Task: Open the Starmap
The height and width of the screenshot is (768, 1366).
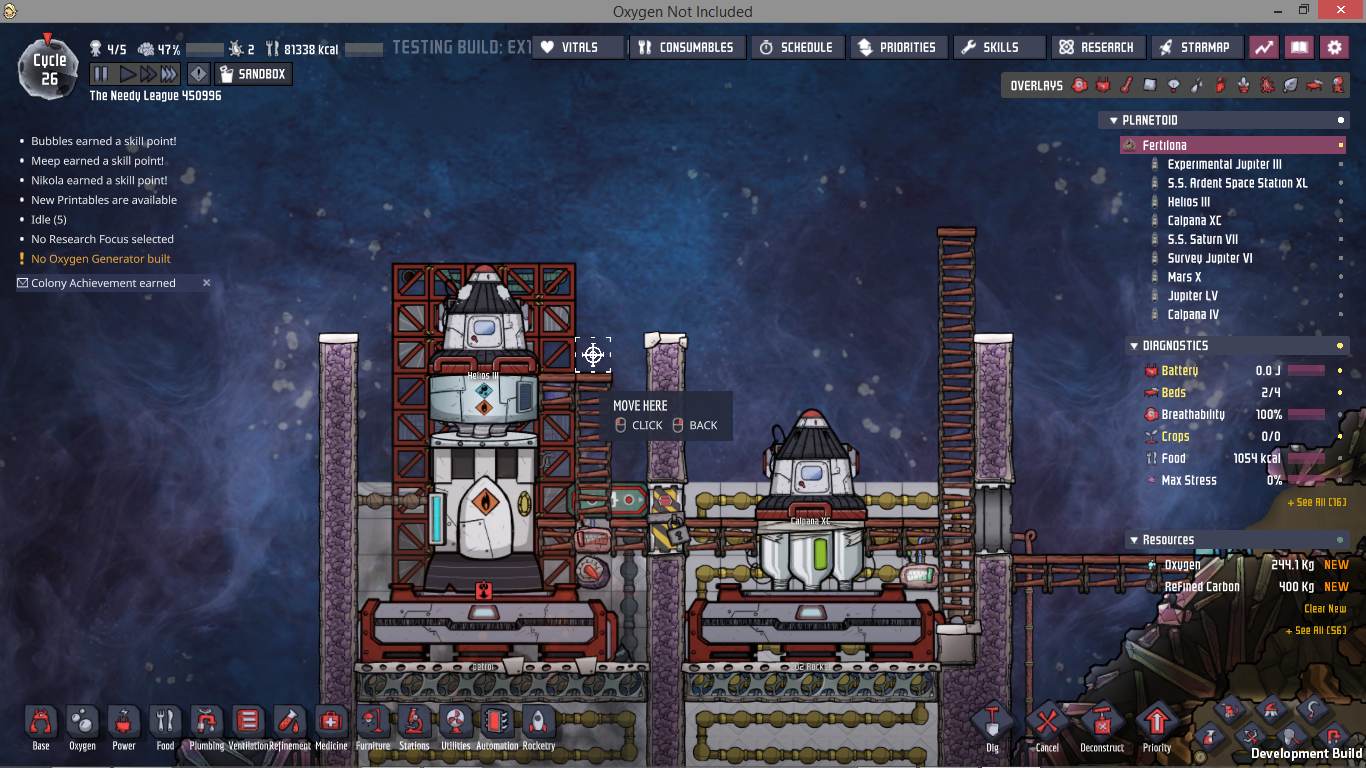Action: click(1196, 47)
